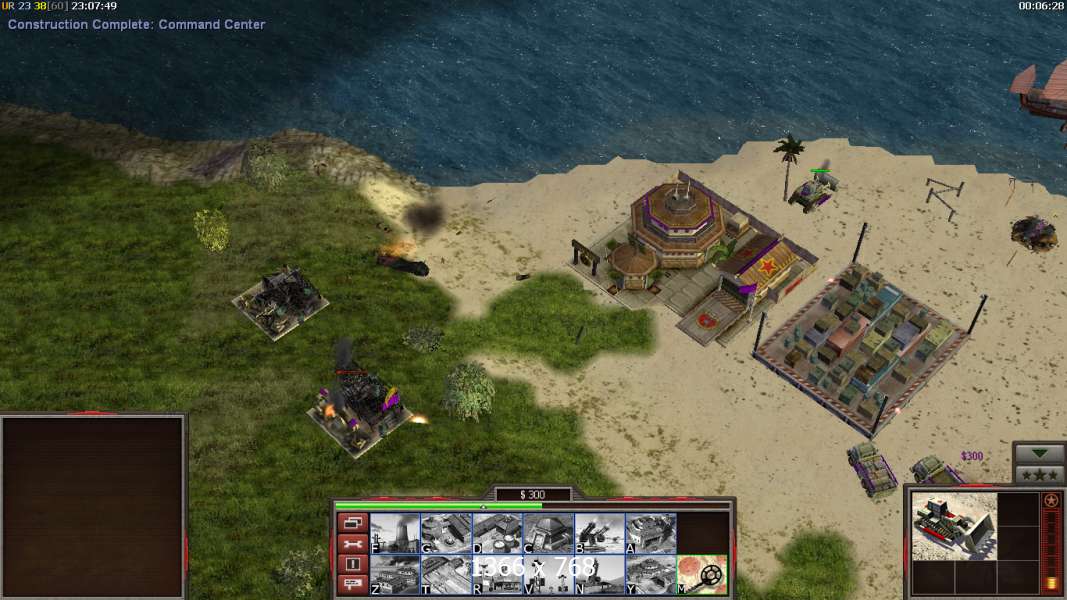Click the selected dozer portrait
This screenshot has width=1067, height=600.
(x=952, y=525)
